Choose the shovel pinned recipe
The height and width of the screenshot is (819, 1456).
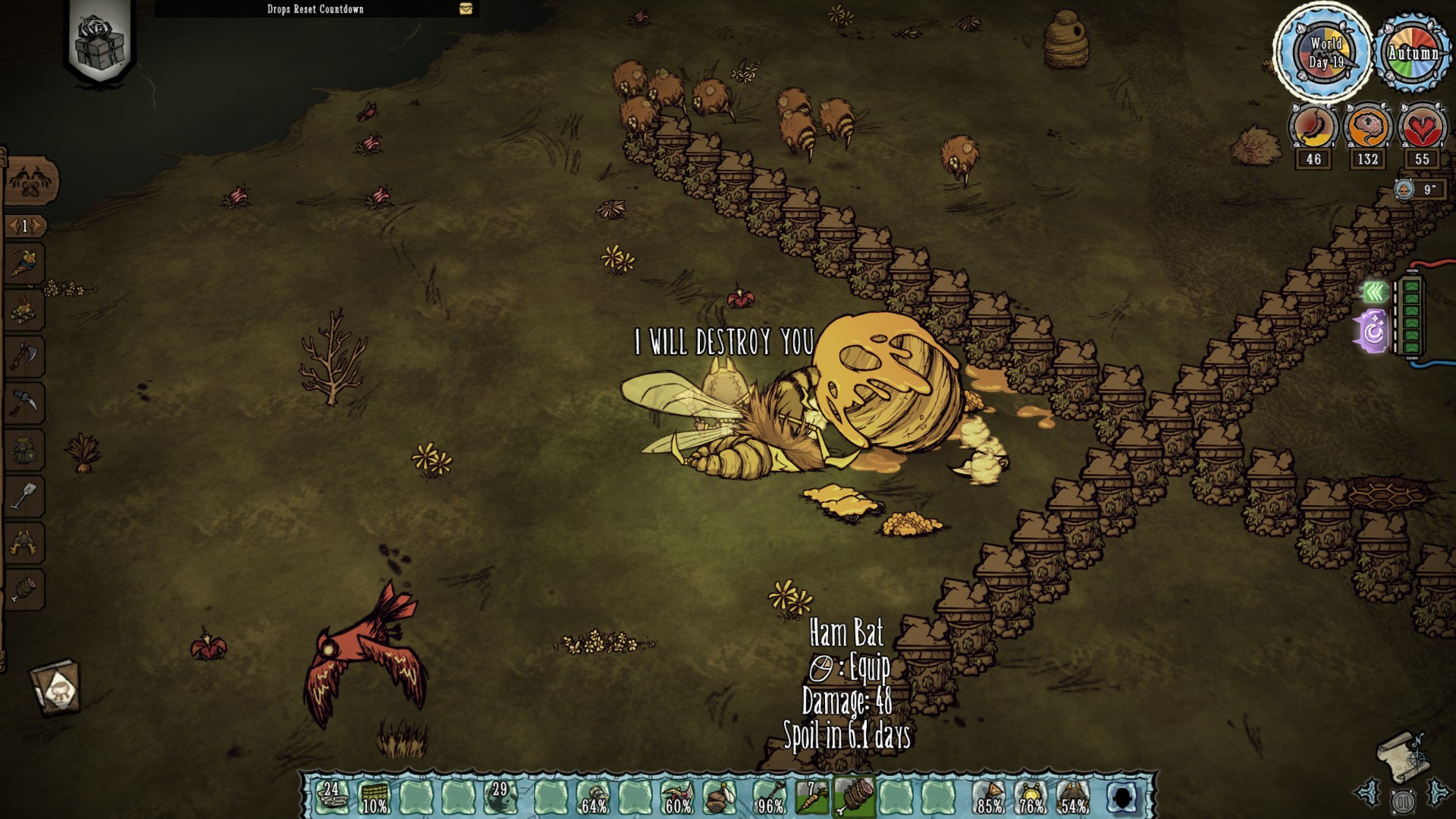point(24,497)
